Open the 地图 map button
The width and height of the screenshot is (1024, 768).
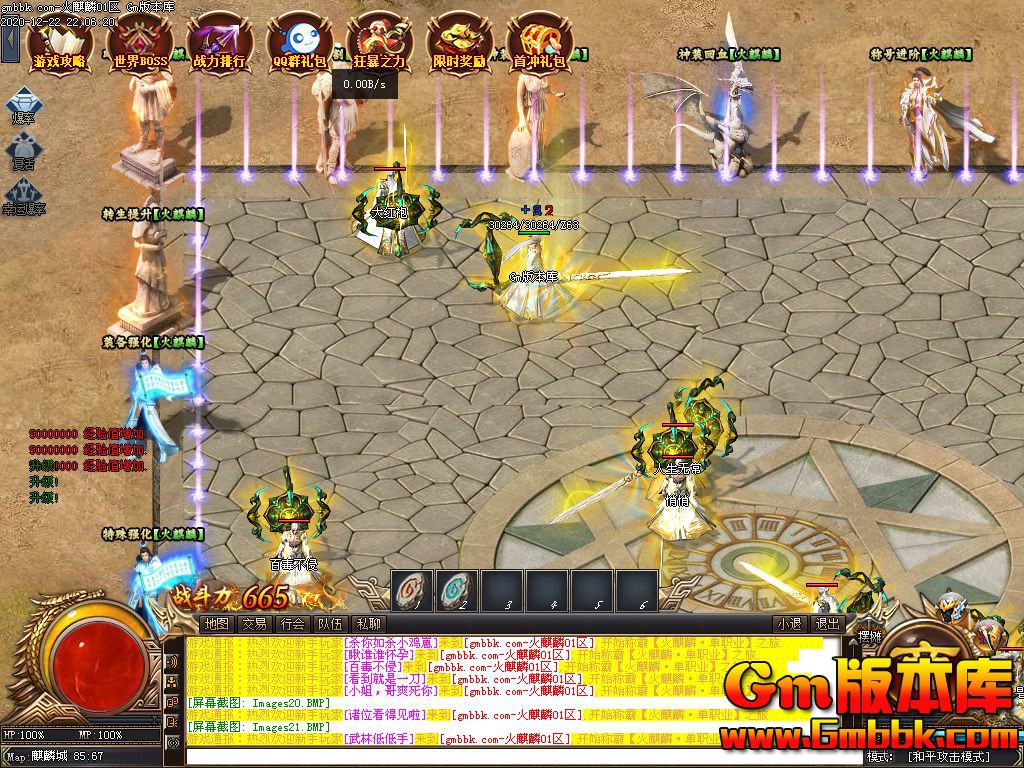(x=217, y=624)
